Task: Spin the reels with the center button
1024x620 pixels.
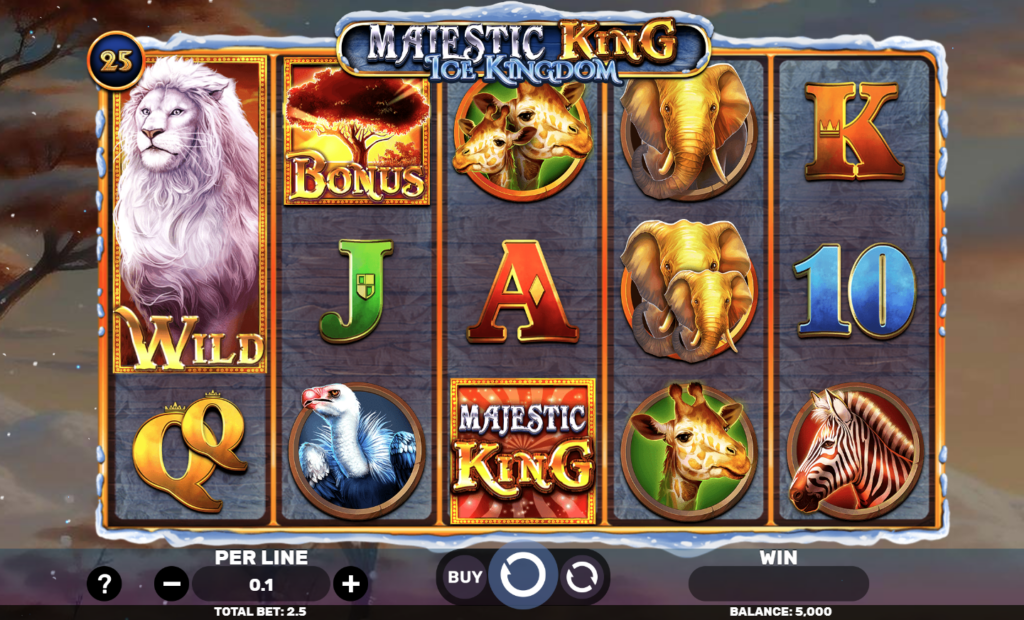Action: coord(524,576)
